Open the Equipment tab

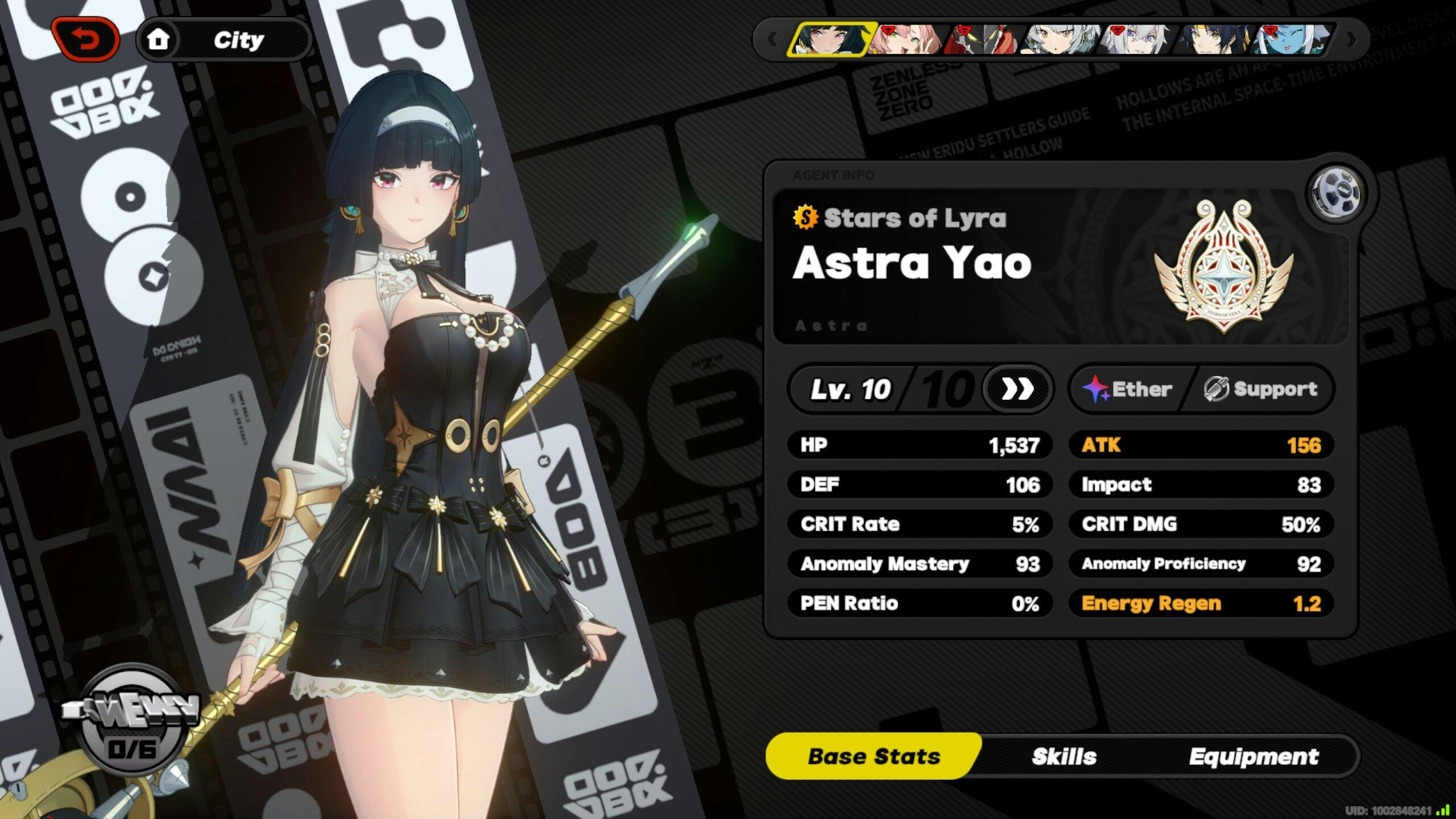(1254, 756)
